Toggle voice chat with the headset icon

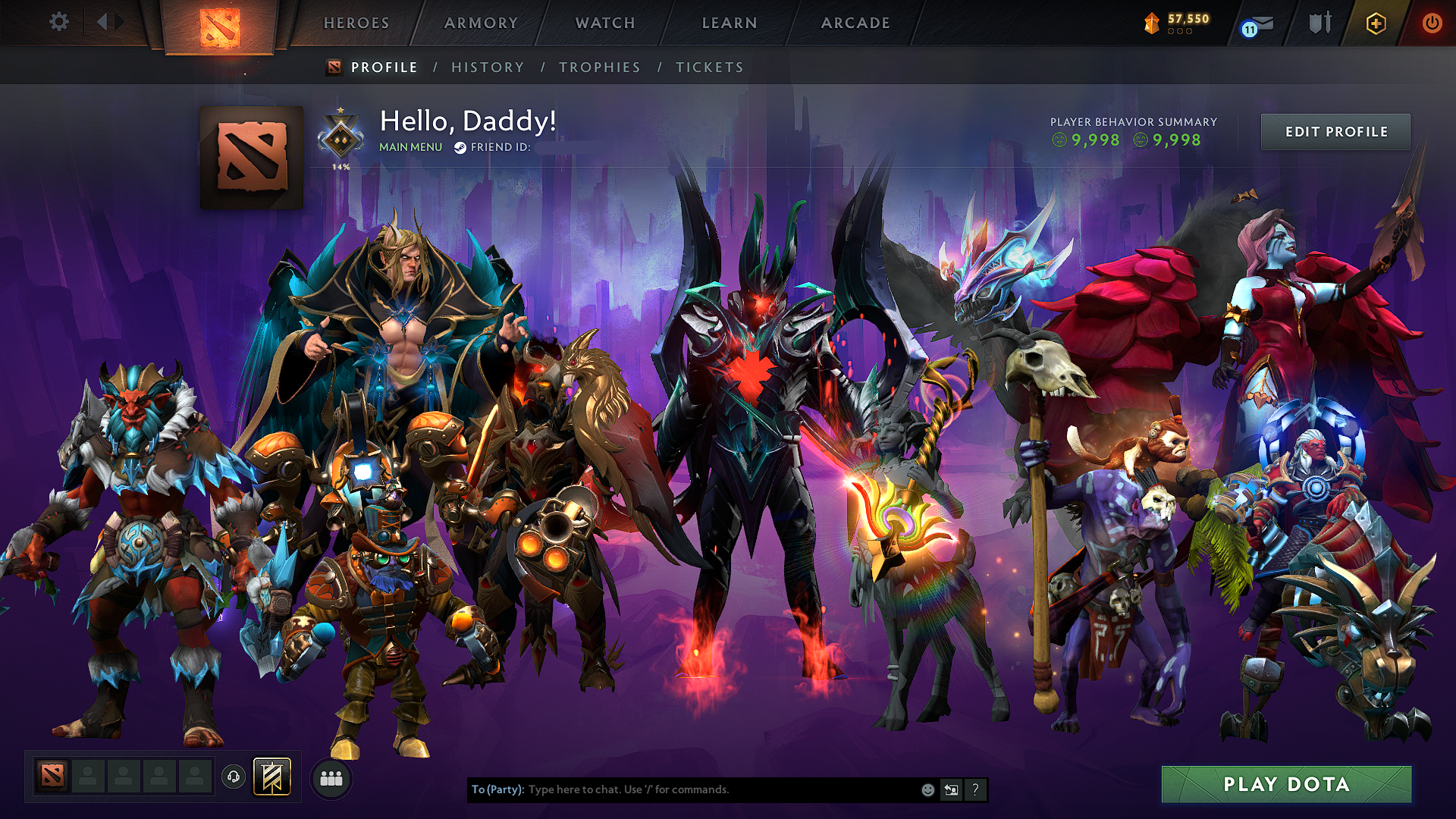(234, 777)
